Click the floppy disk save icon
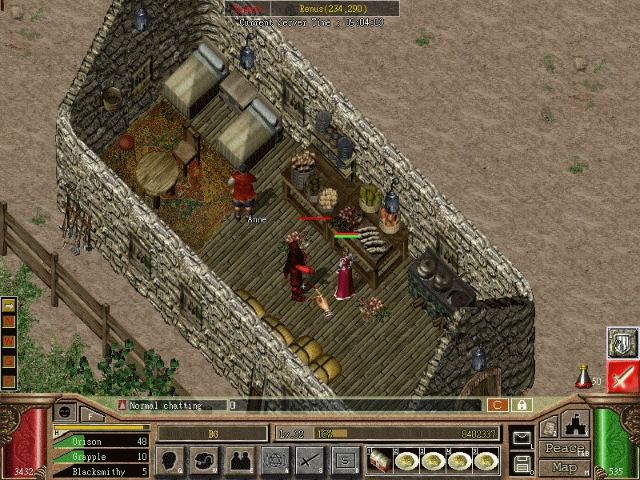The image size is (640, 480). coord(521,463)
